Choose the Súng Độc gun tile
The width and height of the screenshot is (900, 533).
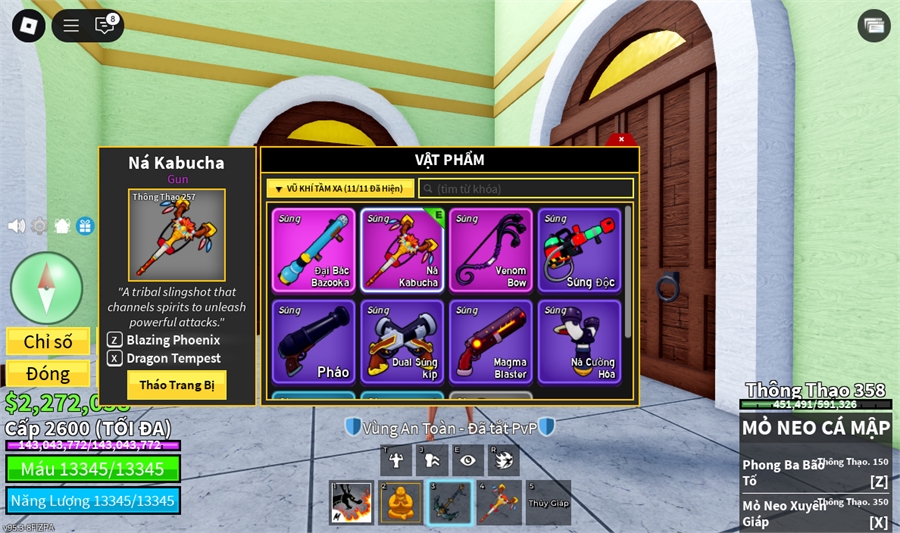[579, 250]
